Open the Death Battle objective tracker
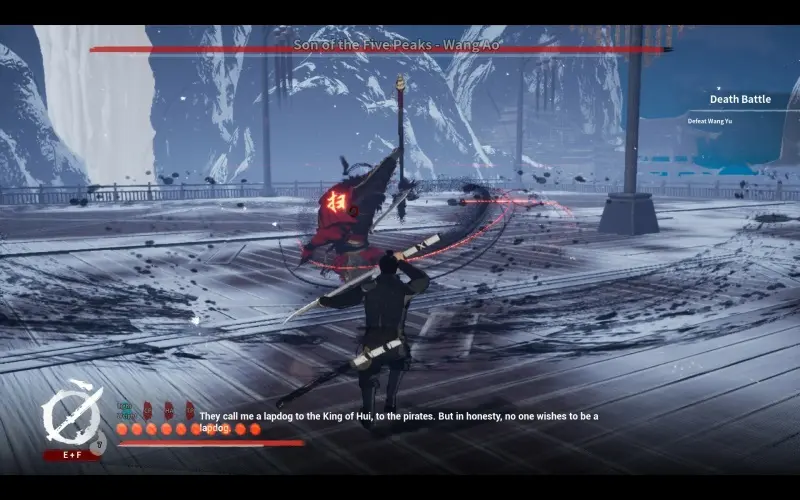The height and width of the screenshot is (500, 800). tap(741, 100)
